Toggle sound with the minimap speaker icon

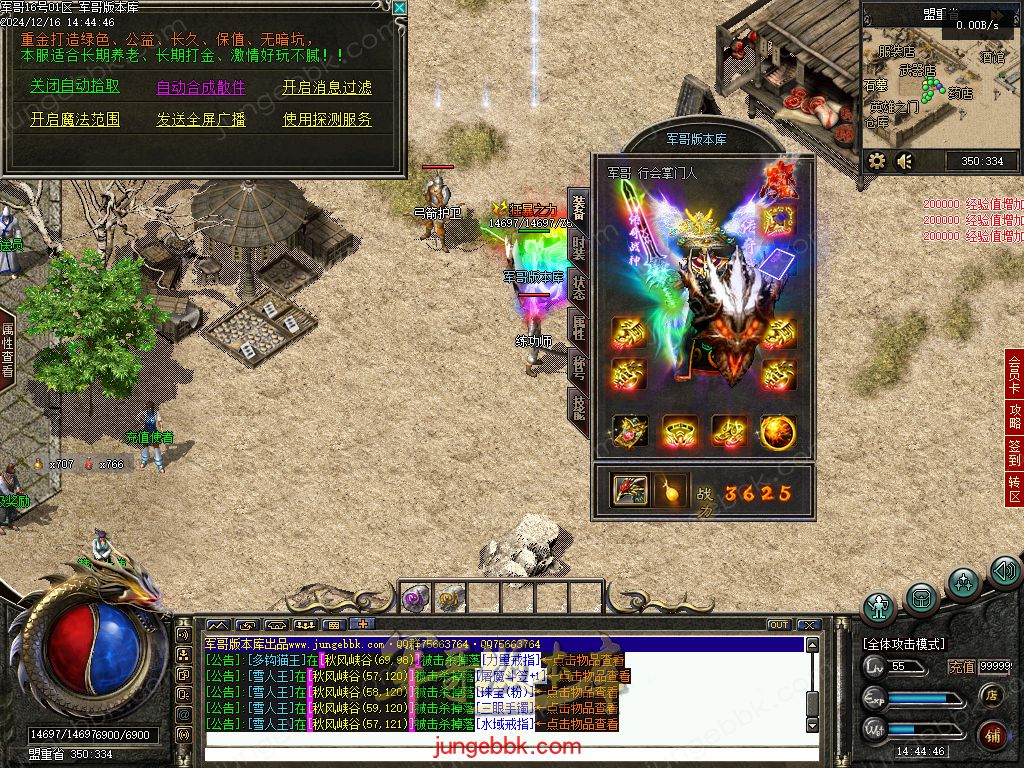coord(905,161)
